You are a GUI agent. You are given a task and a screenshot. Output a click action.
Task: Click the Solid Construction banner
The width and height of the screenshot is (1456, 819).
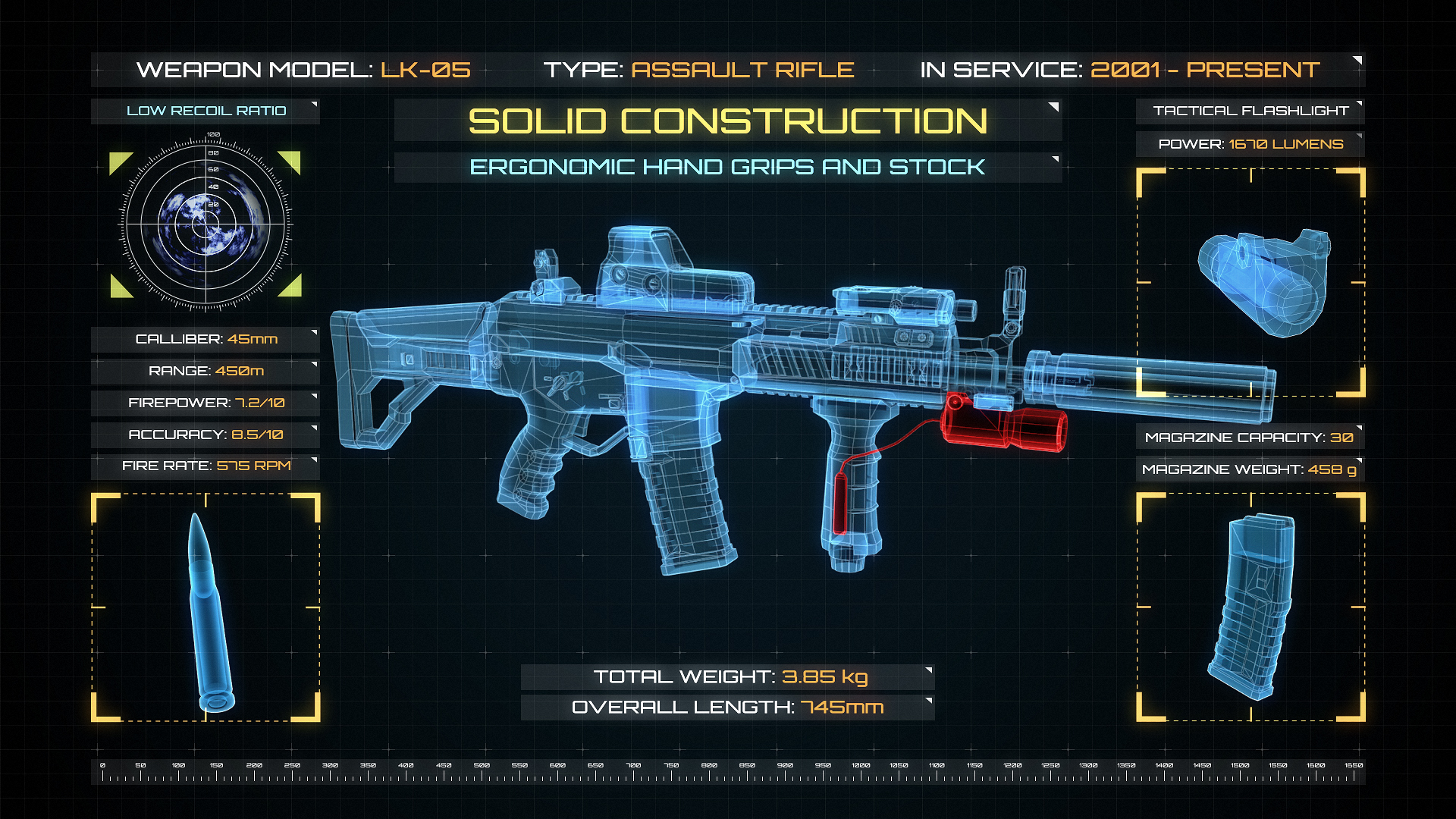tap(727, 121)
